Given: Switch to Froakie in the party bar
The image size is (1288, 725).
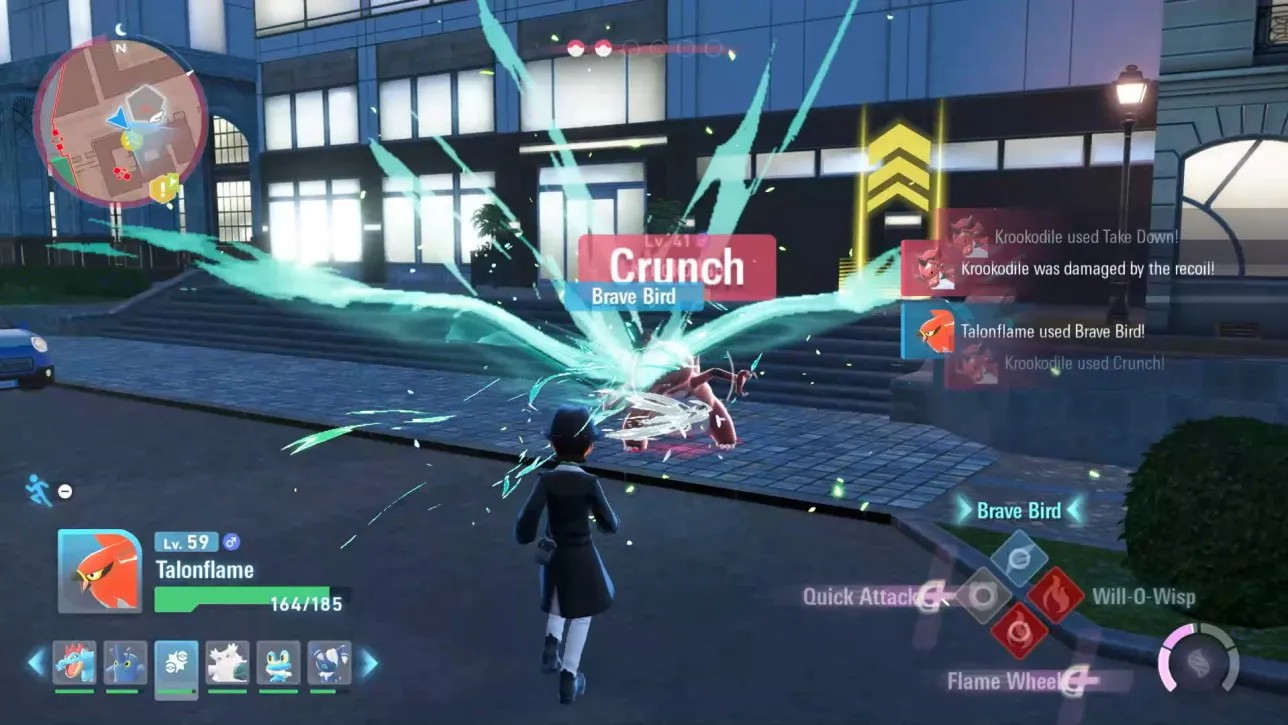Looking at the screenshot, I should click(278, 663).
